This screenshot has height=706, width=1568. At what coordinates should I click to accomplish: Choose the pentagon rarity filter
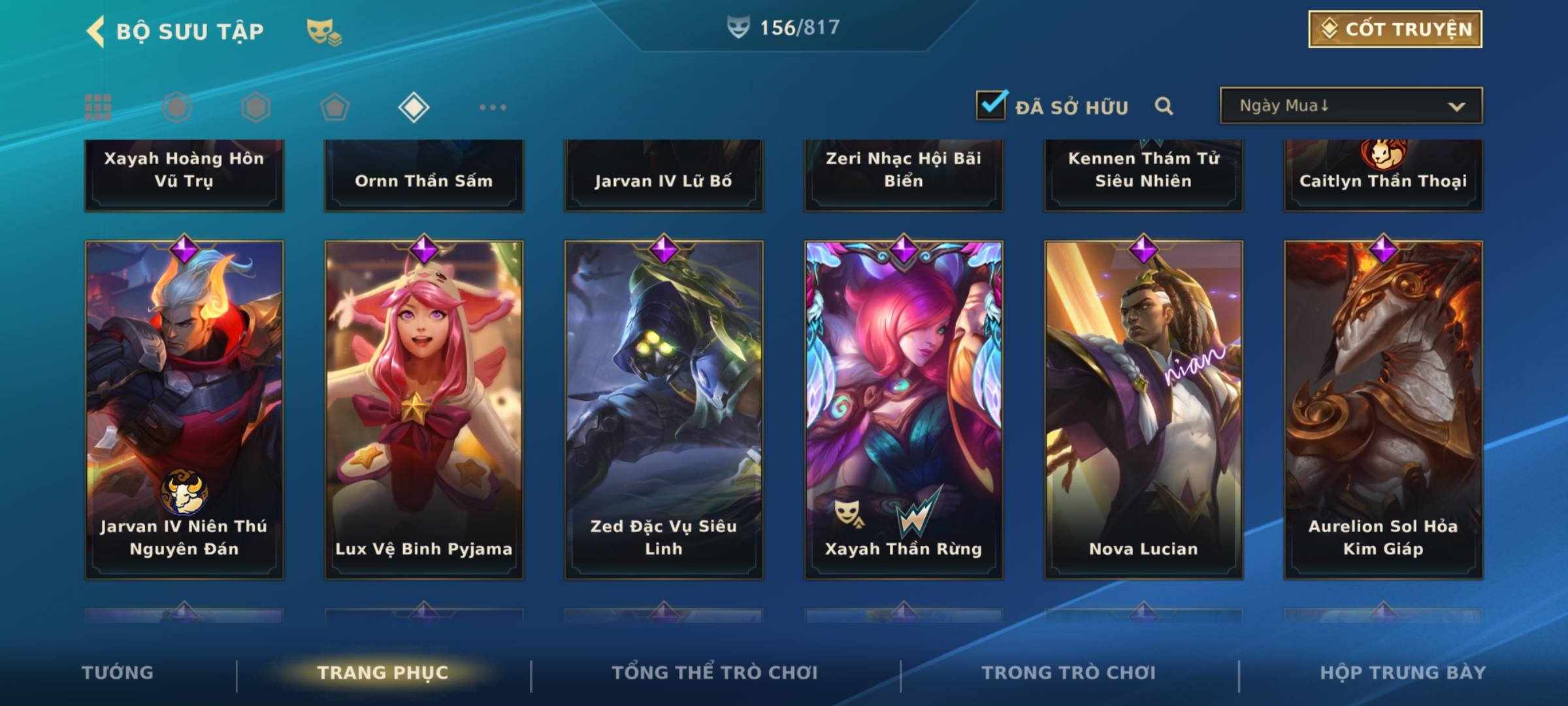(x=335, y=107)
